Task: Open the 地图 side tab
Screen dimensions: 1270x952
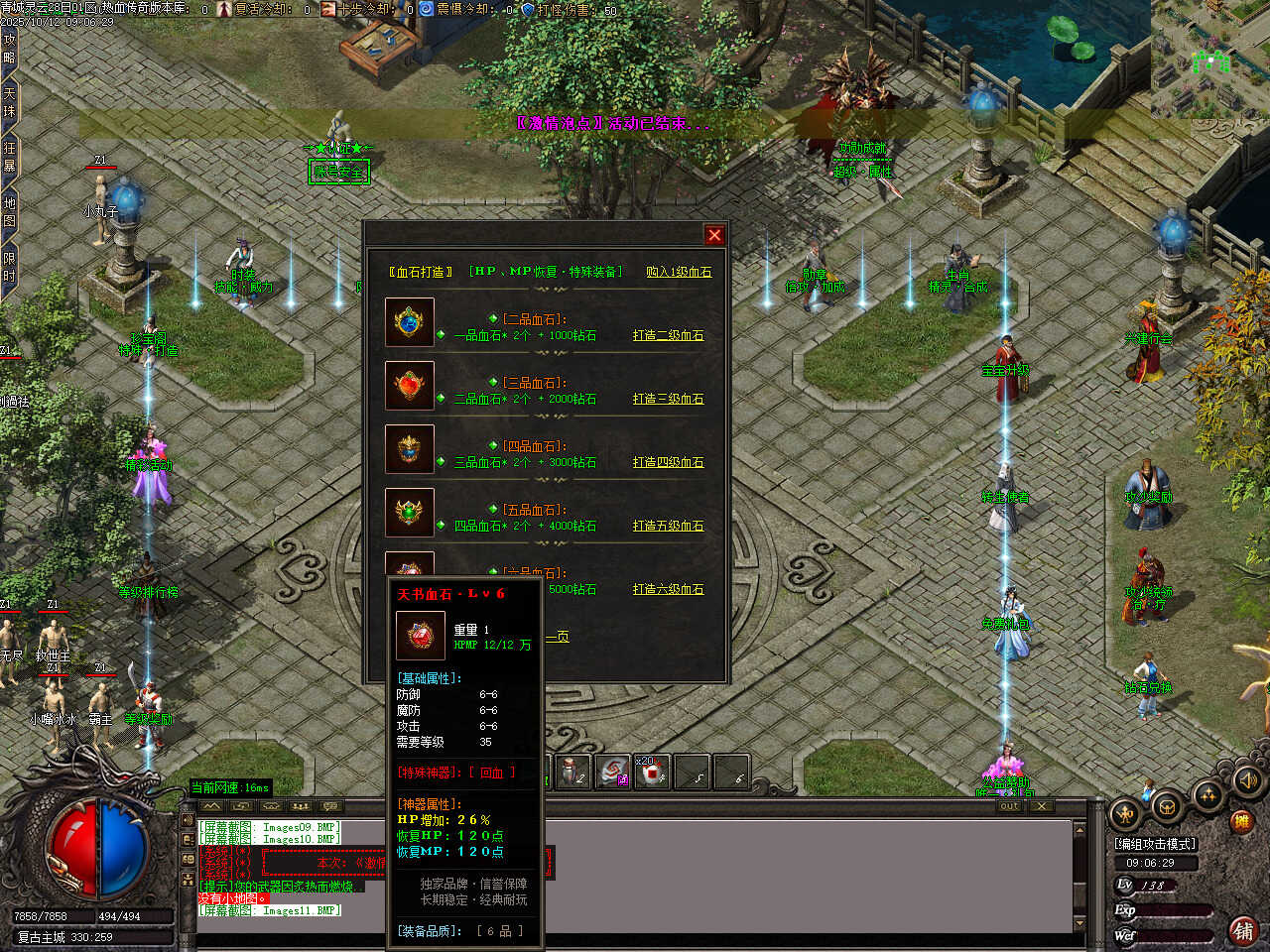Action: pyautogui.click(x=9, y=212)
